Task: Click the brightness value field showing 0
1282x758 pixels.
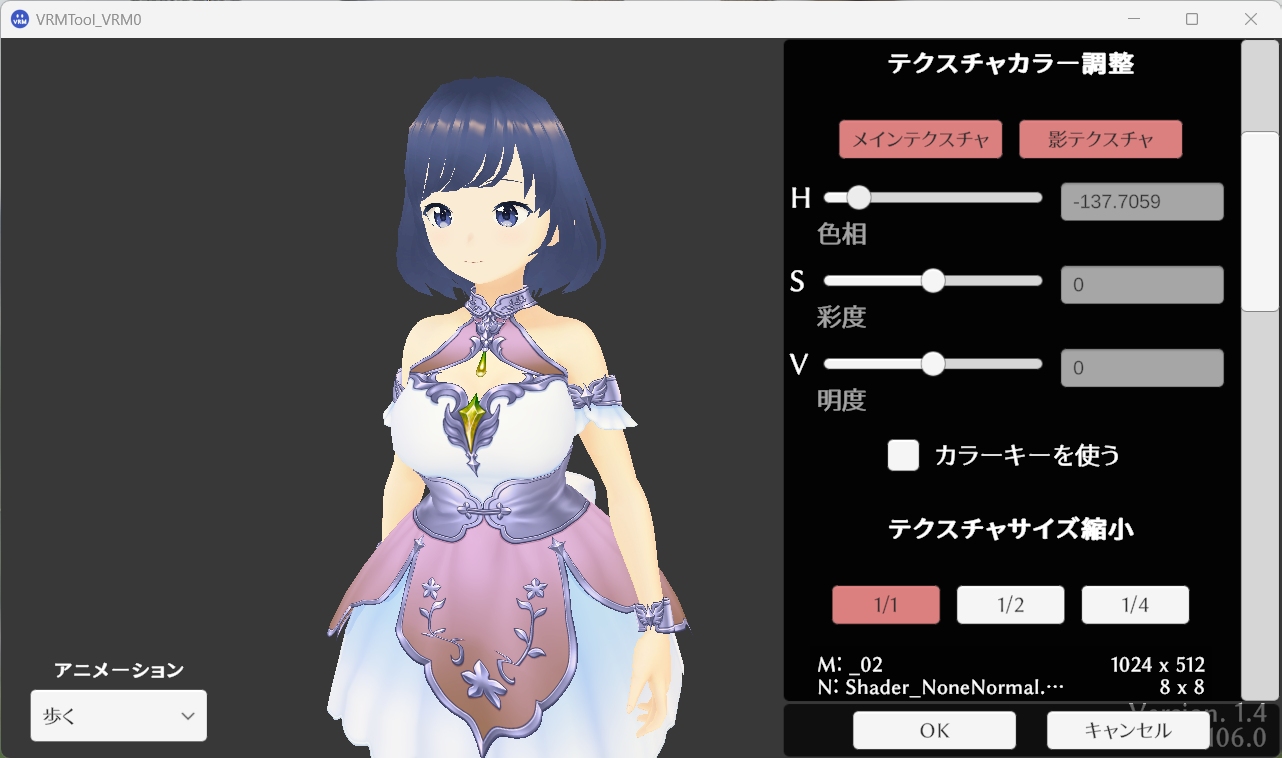Action: tap(1141, 367)
